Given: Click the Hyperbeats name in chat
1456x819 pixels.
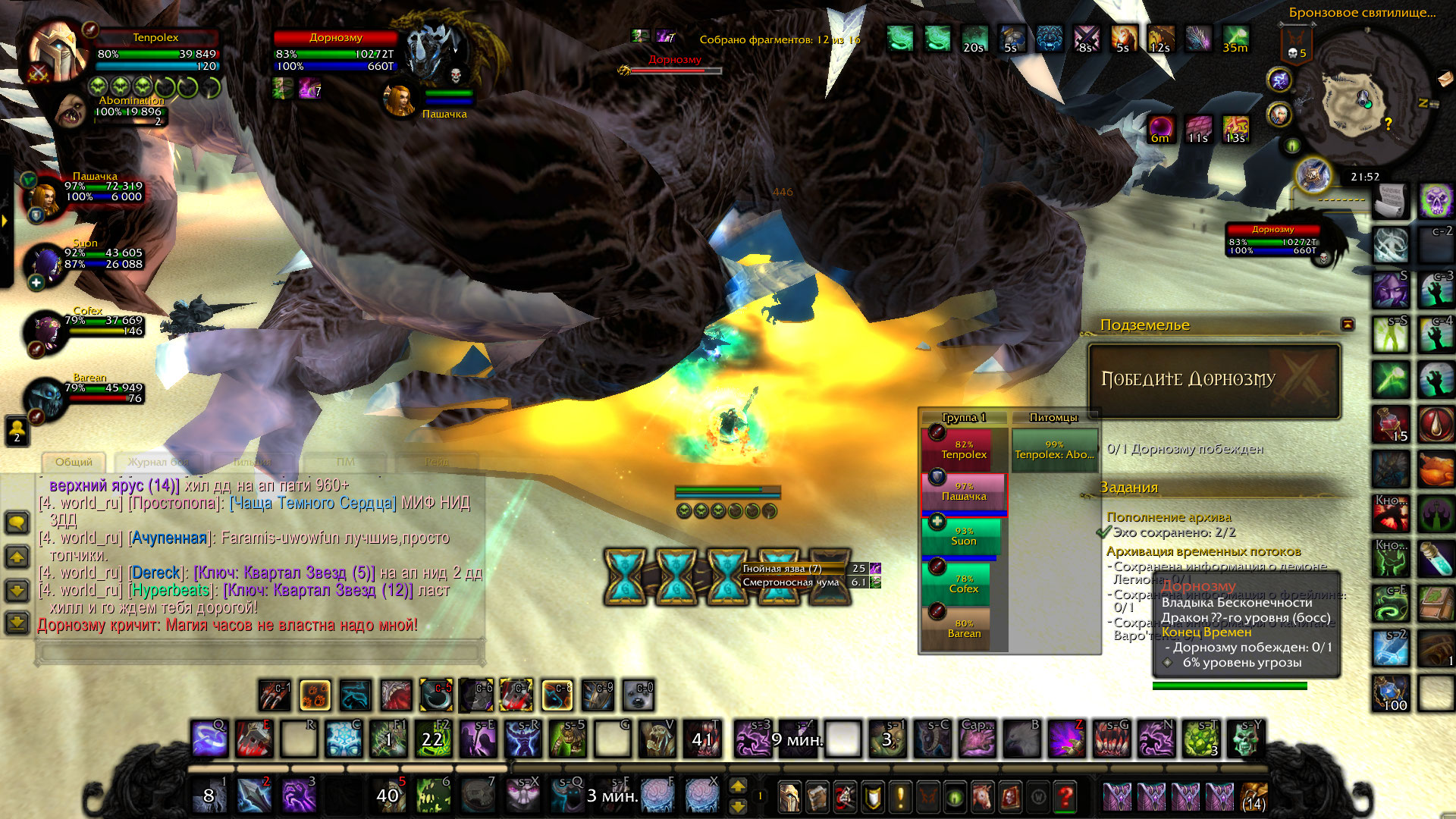Looking at the screenshot, I should 170,590.
